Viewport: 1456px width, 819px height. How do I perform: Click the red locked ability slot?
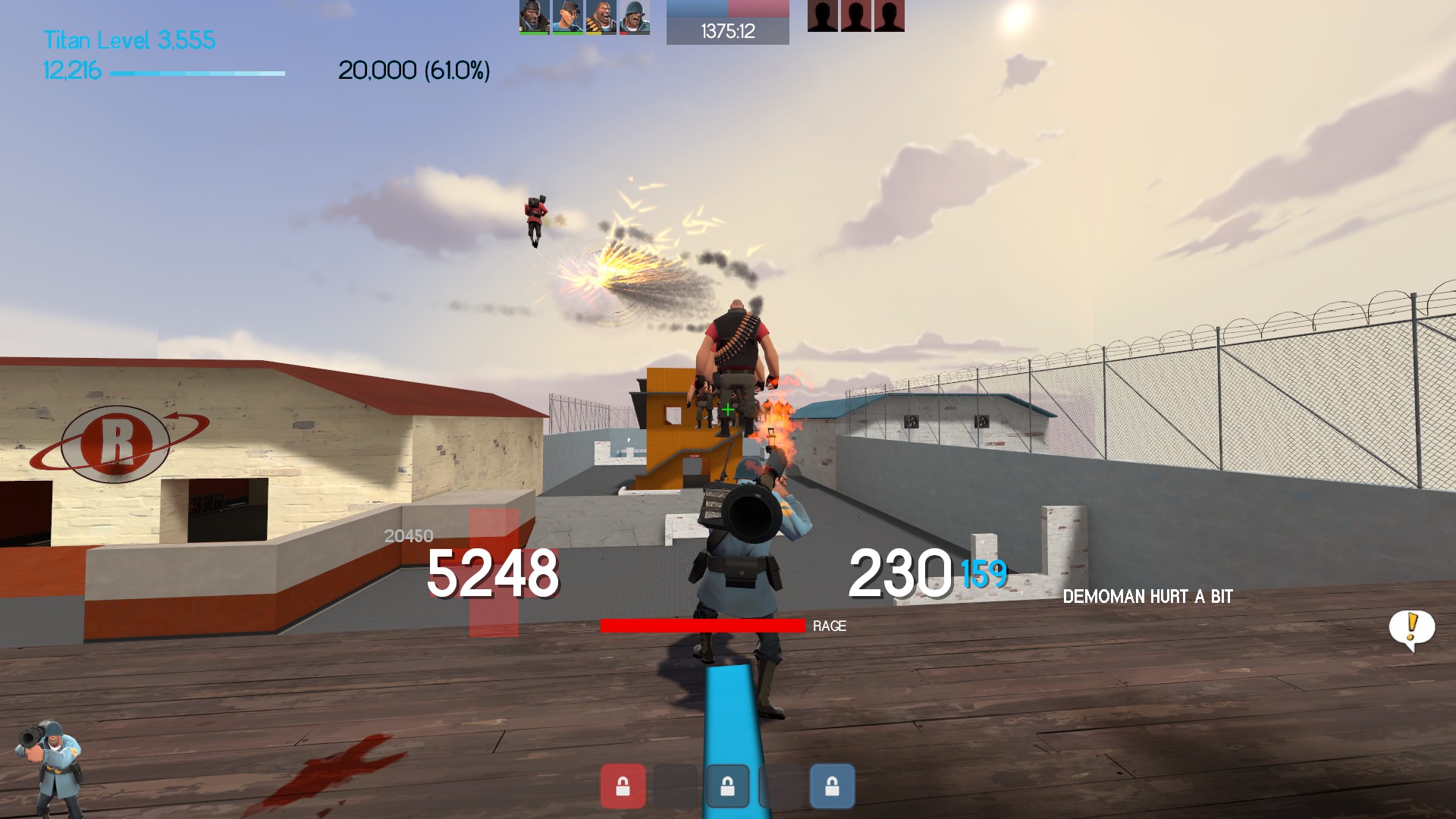623,786
